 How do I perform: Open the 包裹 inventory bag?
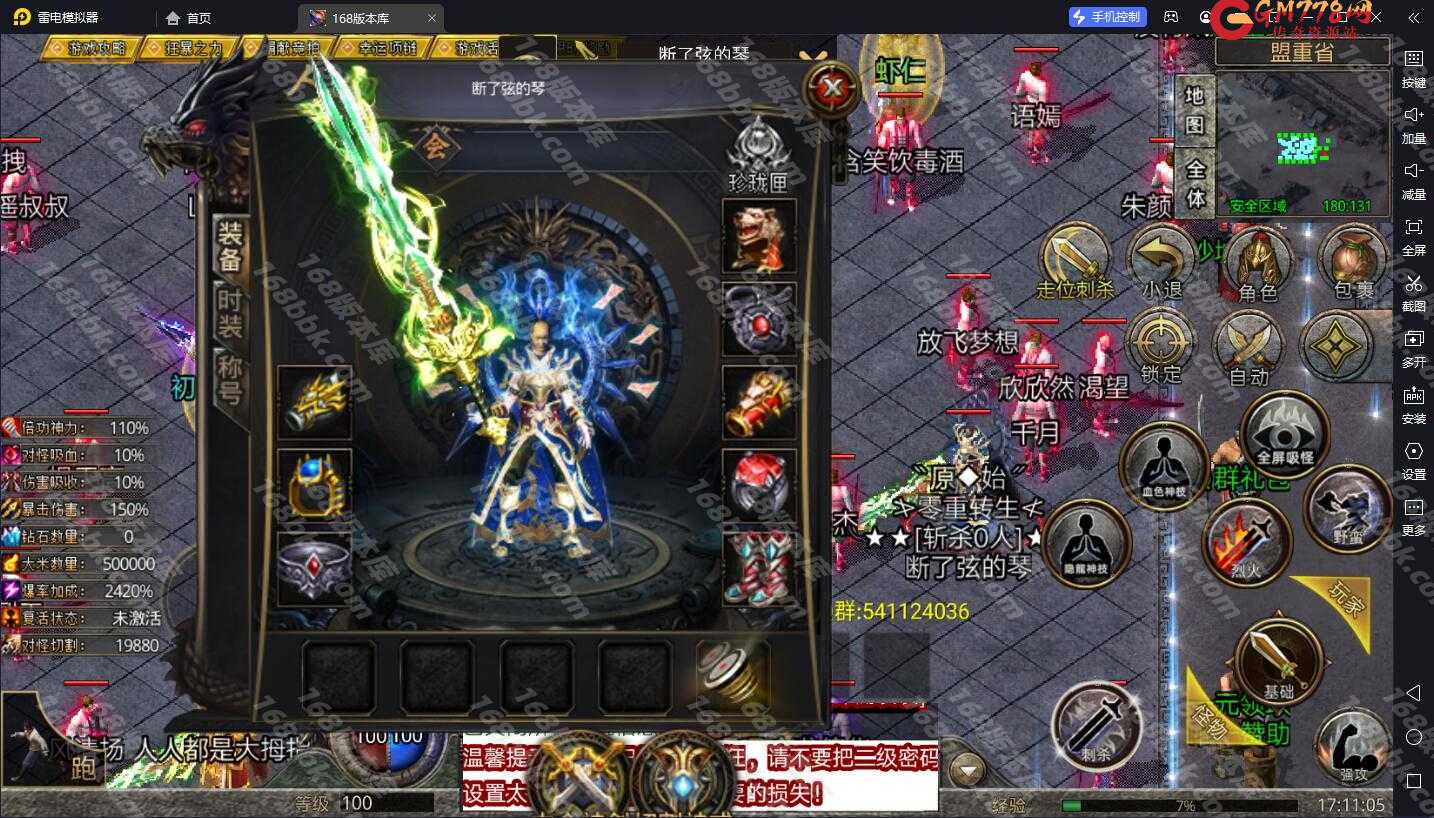[1353, 263]
